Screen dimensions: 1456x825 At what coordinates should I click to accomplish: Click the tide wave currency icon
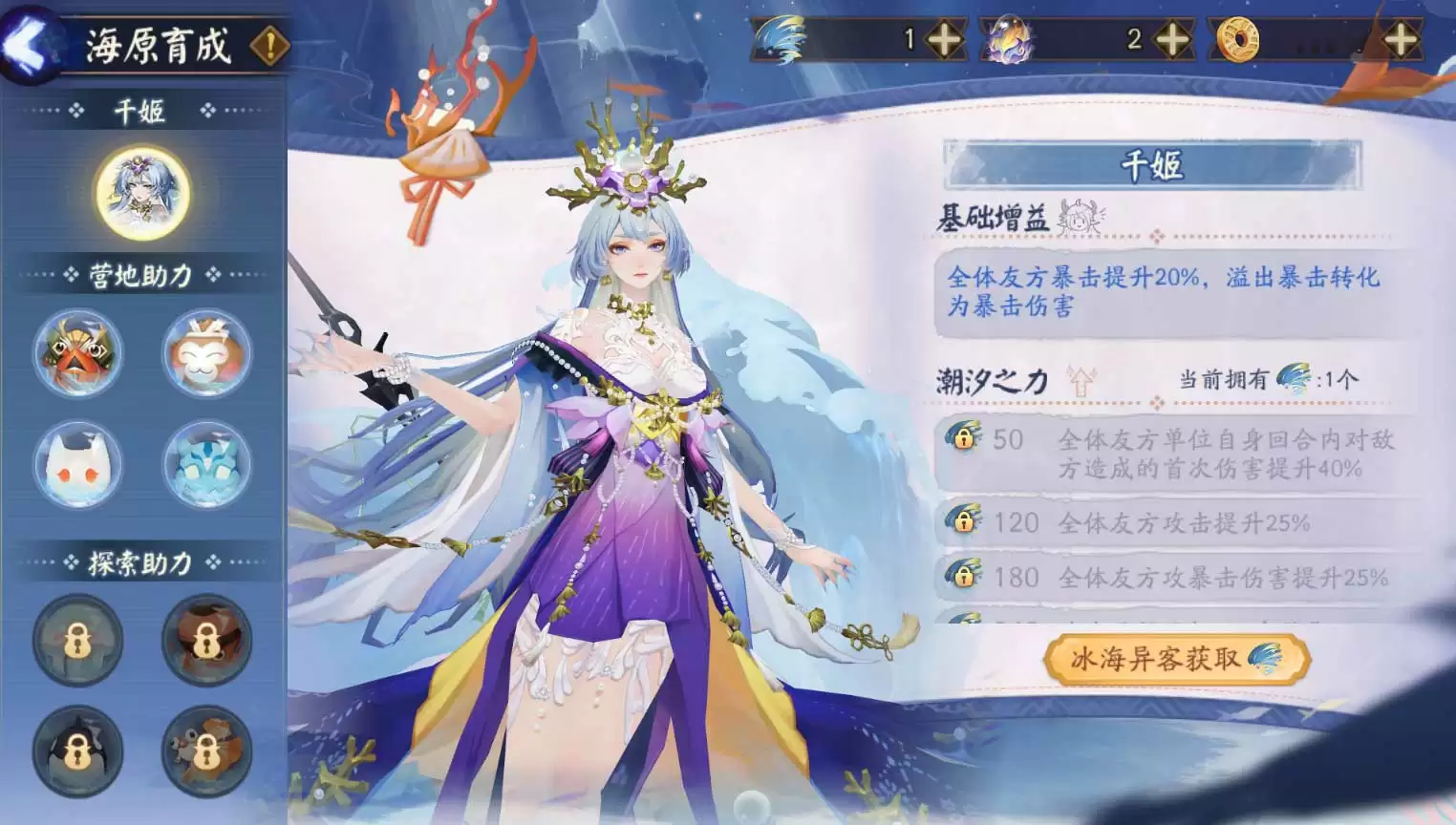tap(778, 40)
